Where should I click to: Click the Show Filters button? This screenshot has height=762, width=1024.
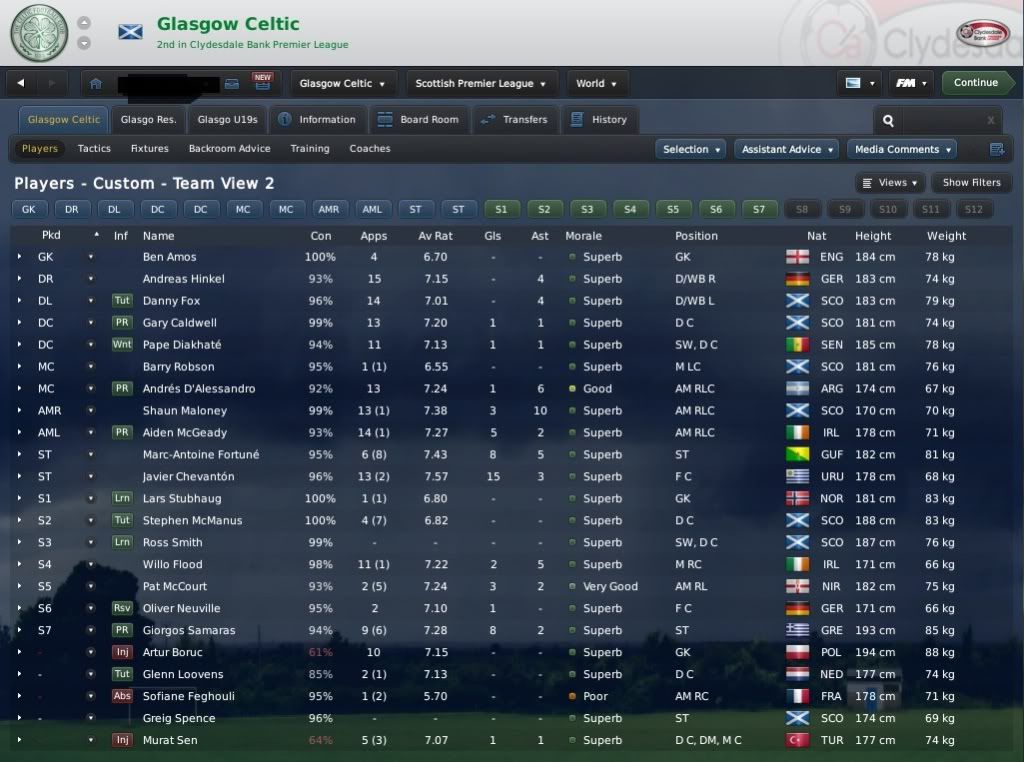click(x=971, y=183)
